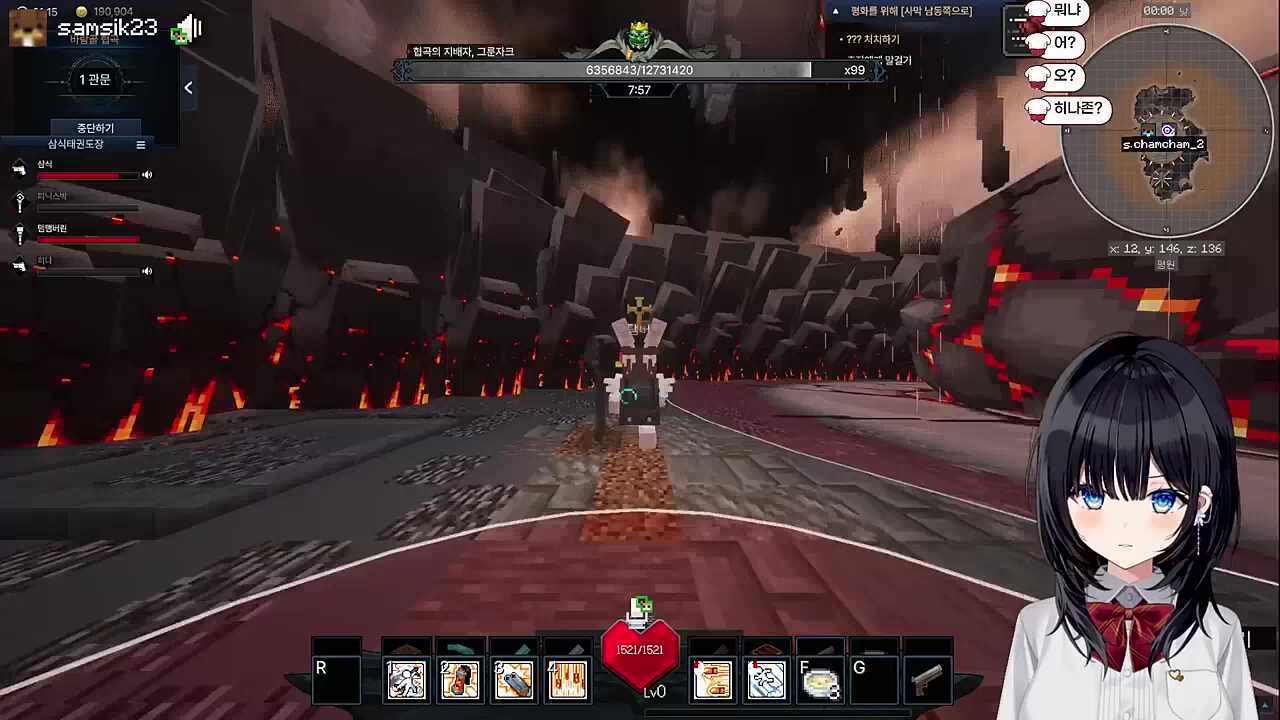Mute 히나's speaker icon in the voice list
Image resolution: width=1280 pixels, height=720 pixels.
[146, 270]
